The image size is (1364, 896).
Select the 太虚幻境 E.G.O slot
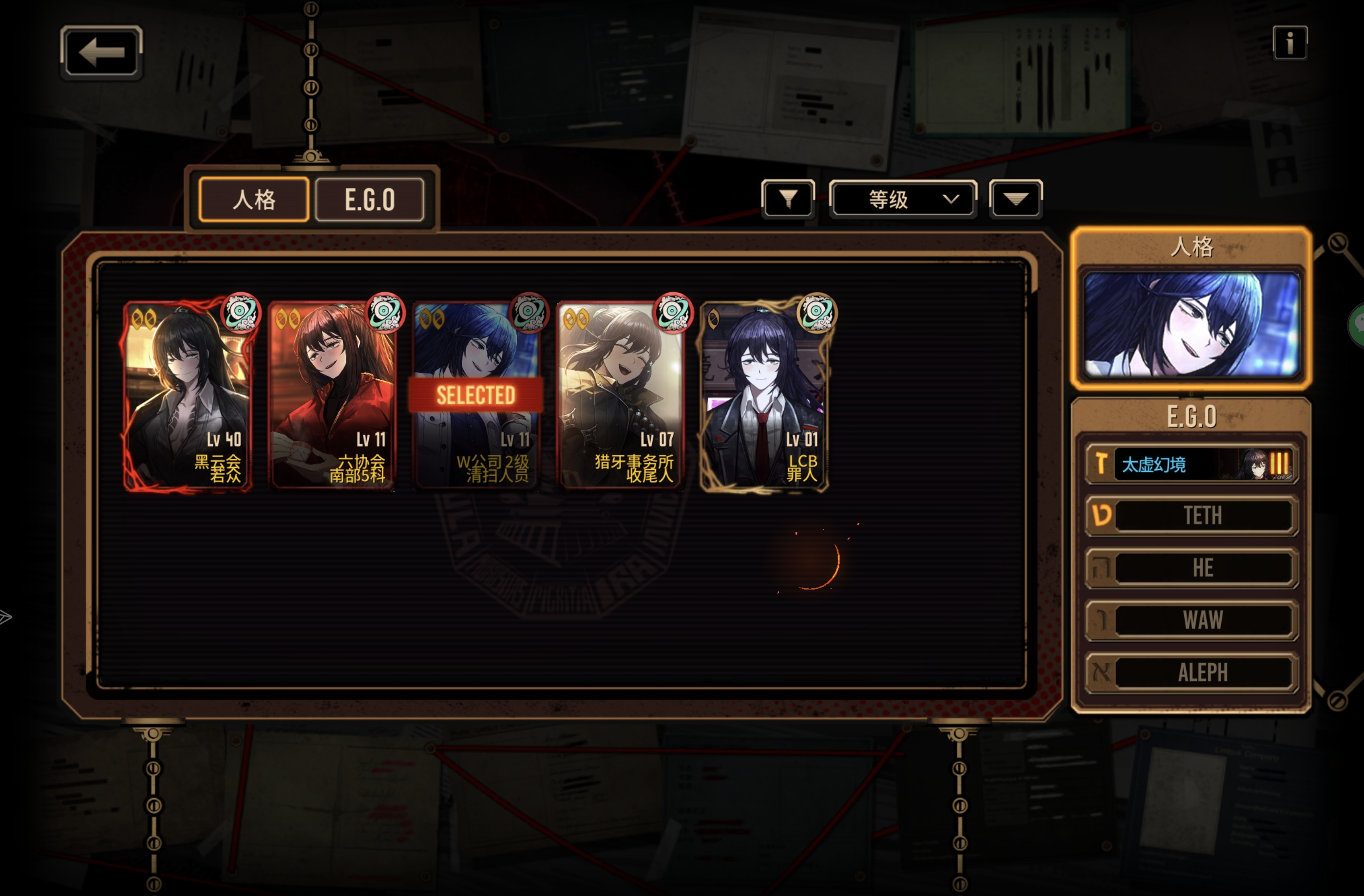pyautogui.click(x=1191, y=464)
